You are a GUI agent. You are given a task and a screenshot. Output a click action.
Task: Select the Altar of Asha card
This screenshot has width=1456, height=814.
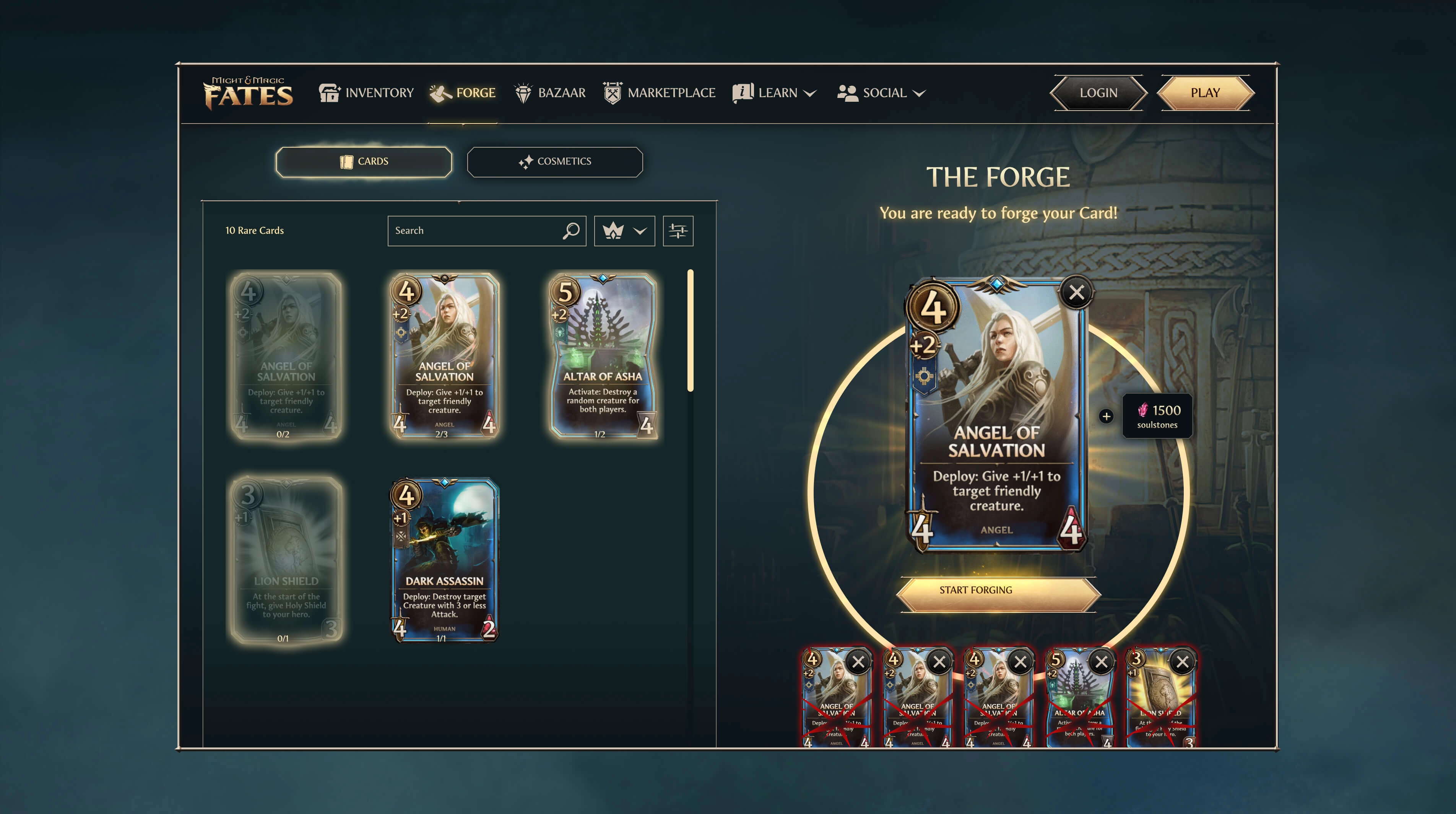tap(603, 356)
